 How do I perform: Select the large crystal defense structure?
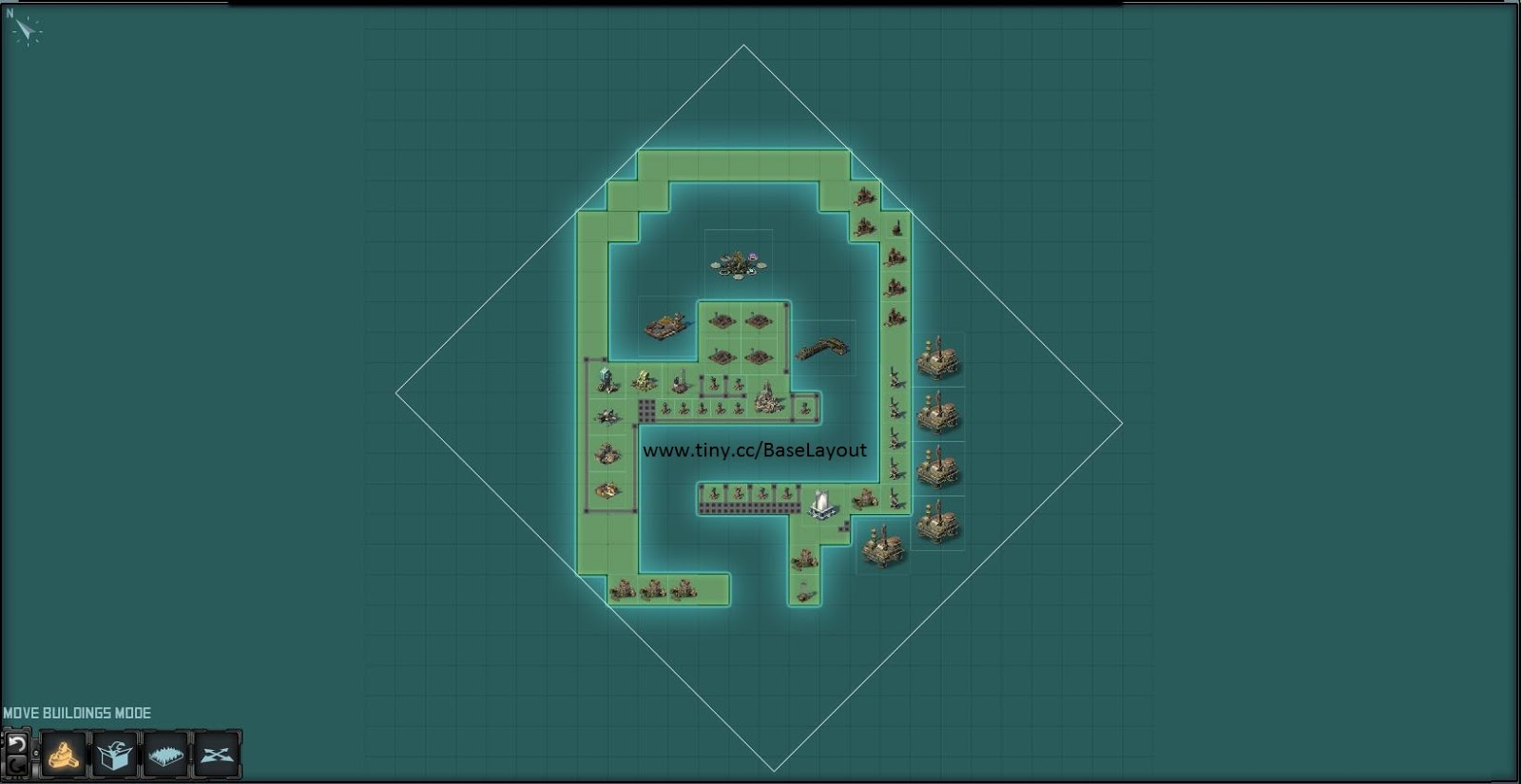click(767, 396)
